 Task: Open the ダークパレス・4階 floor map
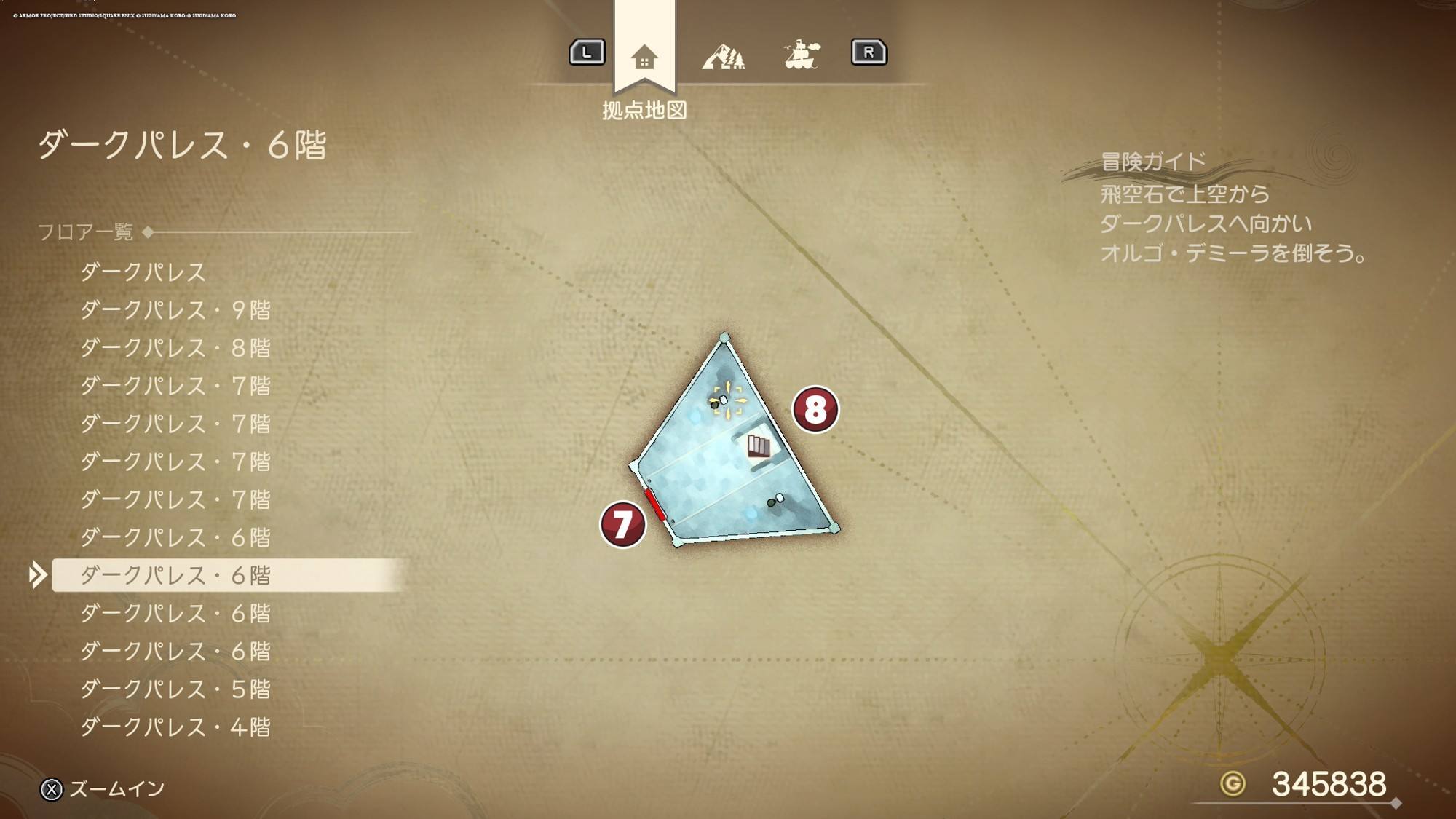(175, 727)
